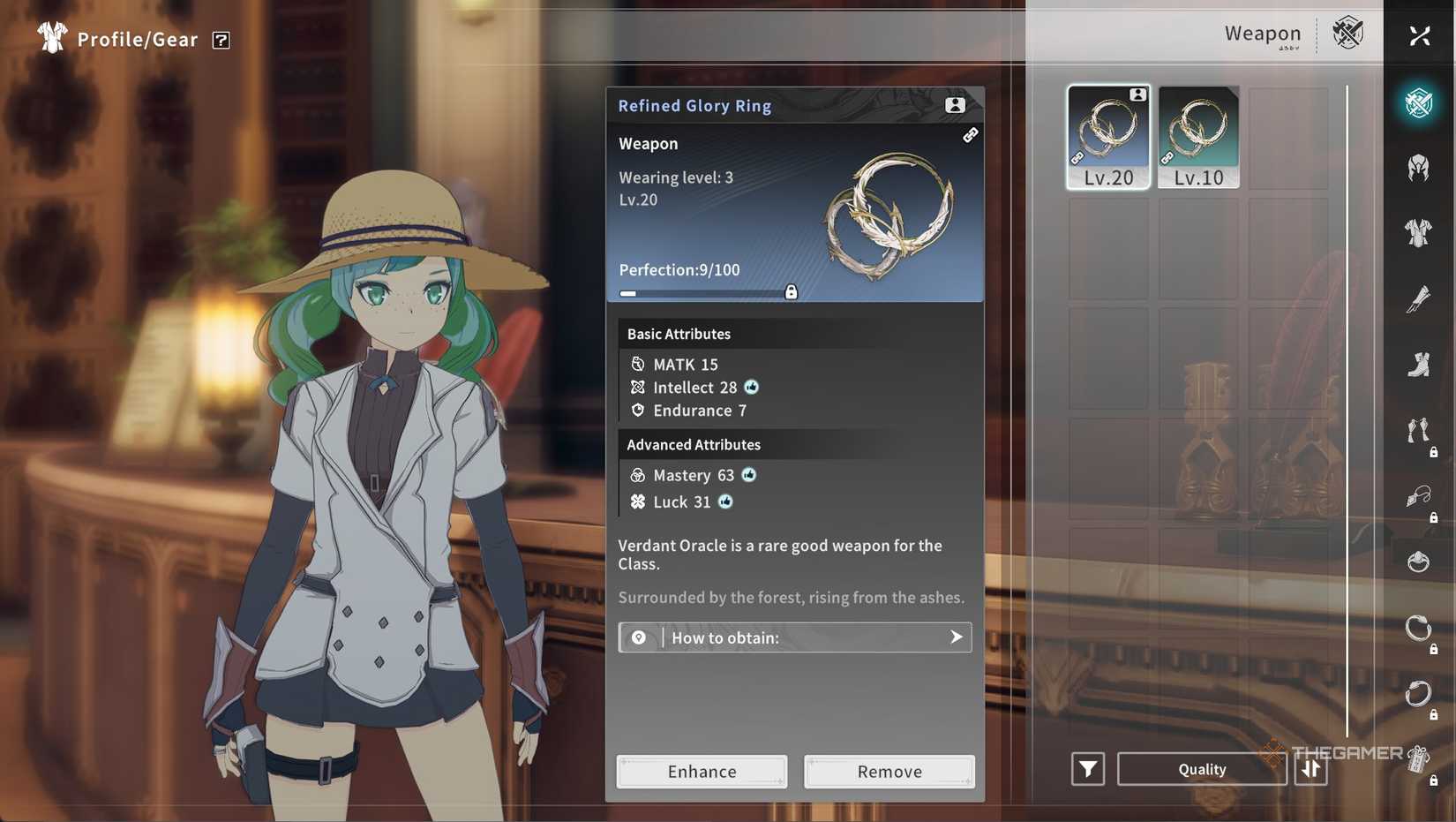Viewport: 1456px width, 822px height.
Task: Open the Quality sorting dropdown
Action: coord(1202,769)
